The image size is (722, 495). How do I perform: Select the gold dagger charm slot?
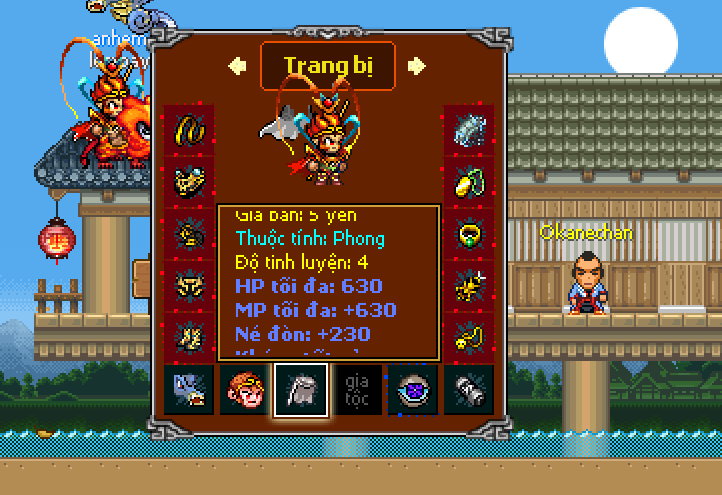468,286
